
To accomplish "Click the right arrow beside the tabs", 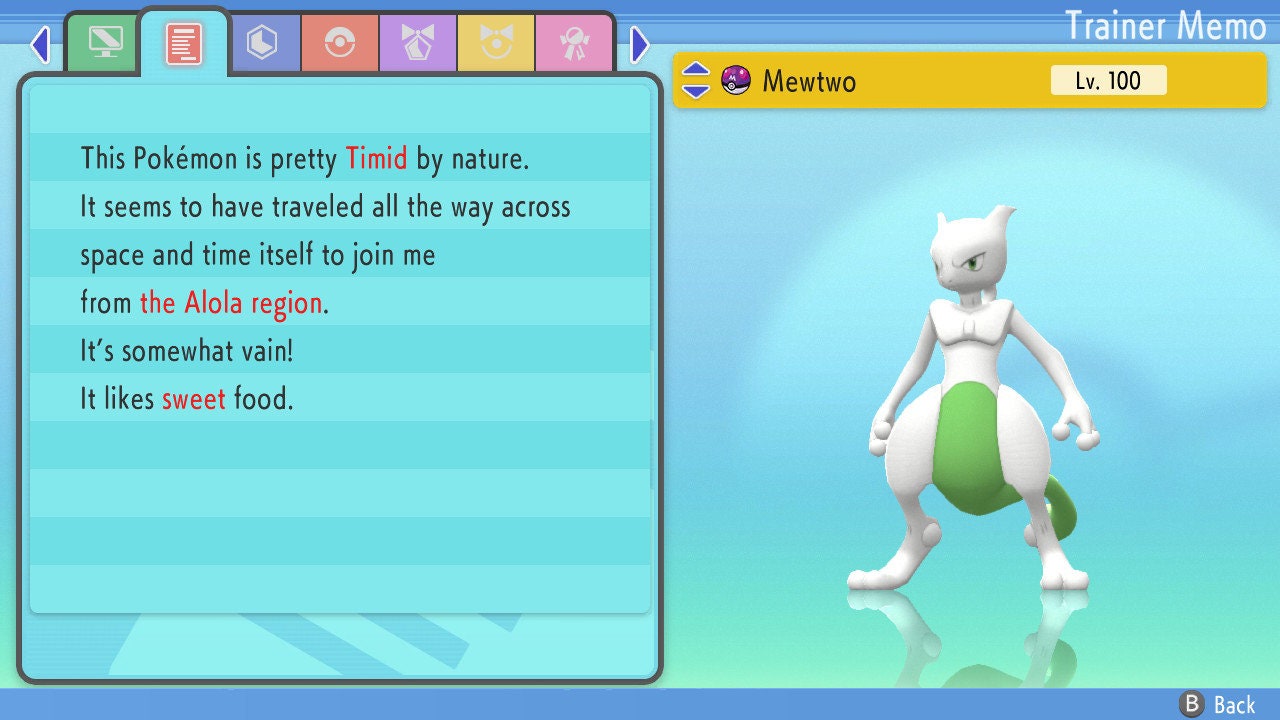I will [x=640, y=44].
